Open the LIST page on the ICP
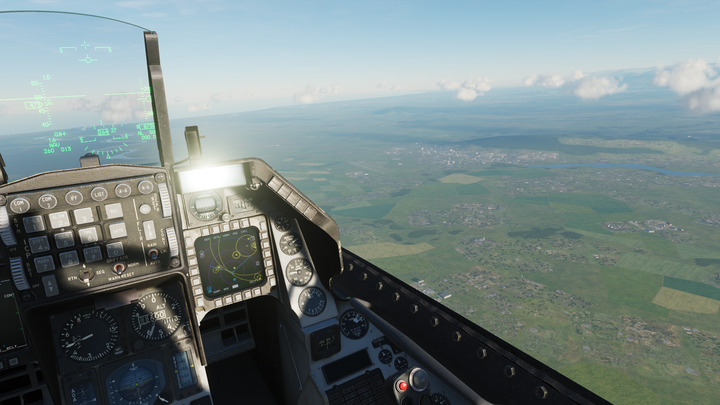This screenshot has height=405, width=720. click(98, 193)
